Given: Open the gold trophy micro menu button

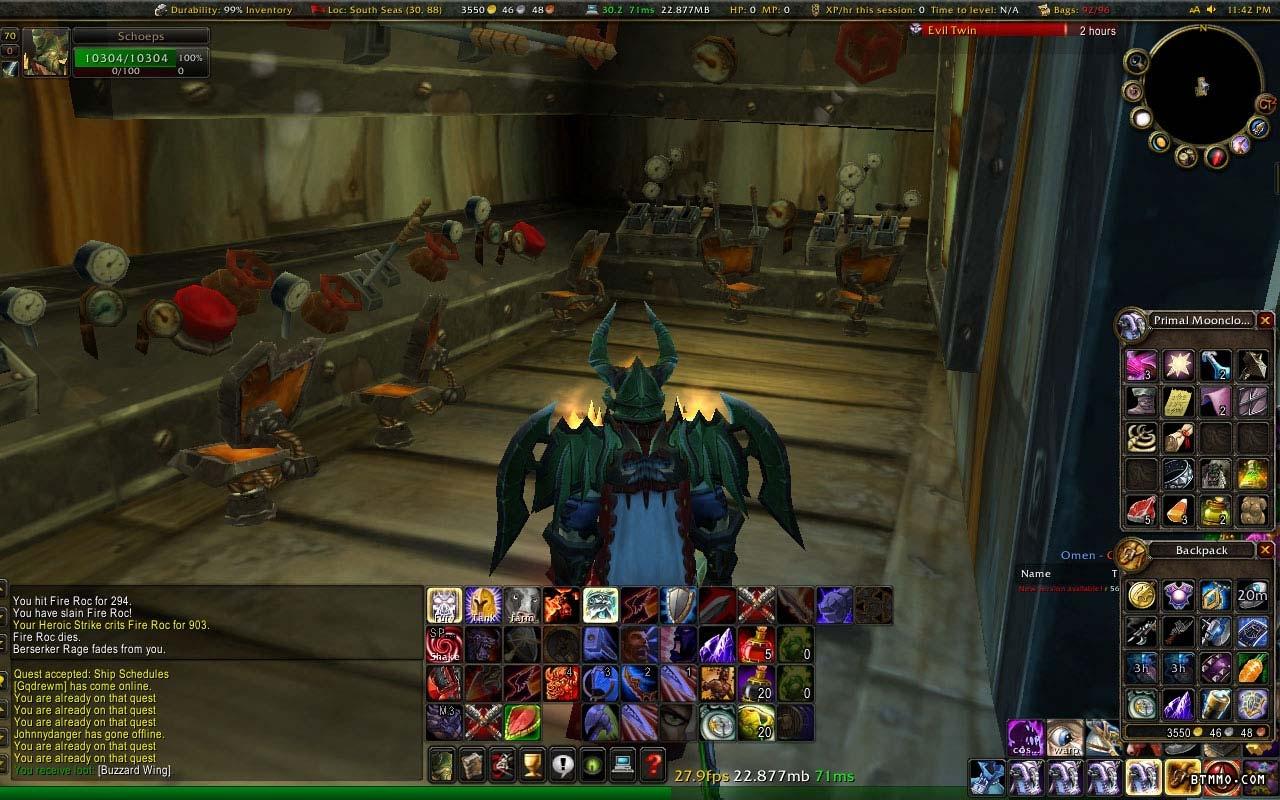Looking at the screenshot, I should [533, 764].
